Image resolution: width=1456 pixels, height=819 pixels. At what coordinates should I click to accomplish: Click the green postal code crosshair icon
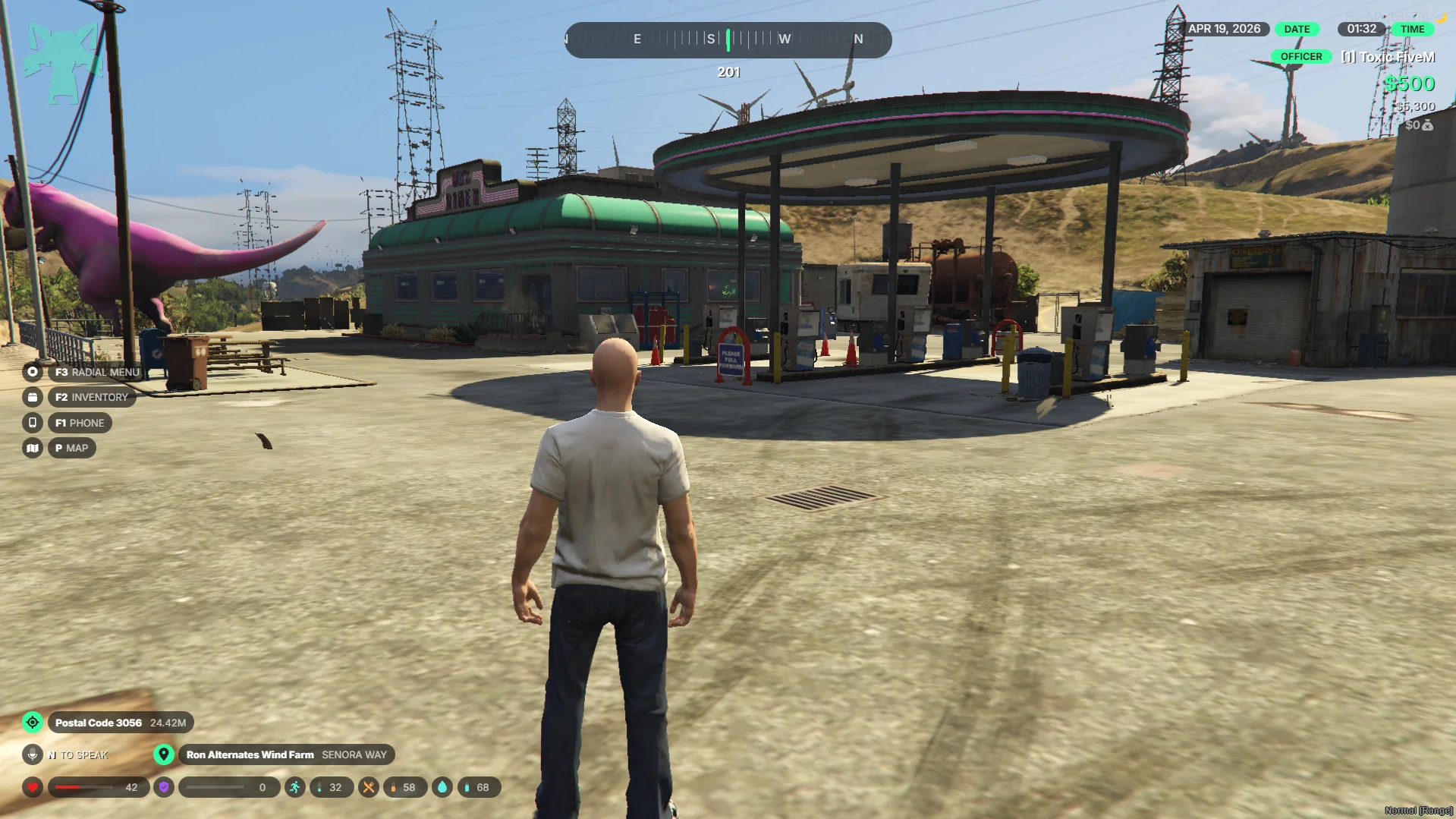pyautogui.click(x=33, y=723)
